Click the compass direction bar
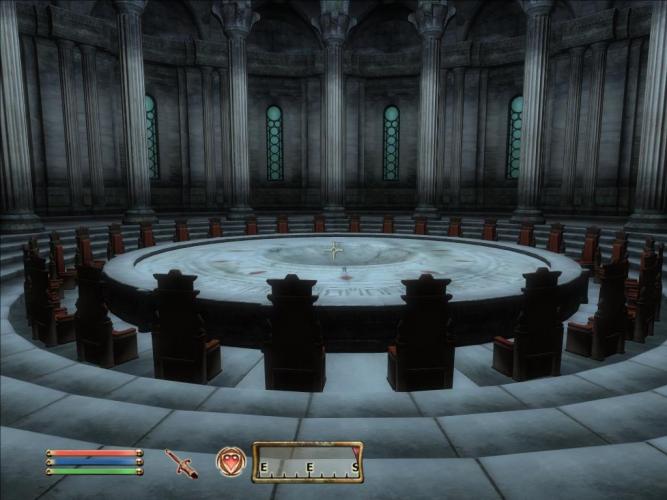Screen dimensions: 667x500 point(307,464)
